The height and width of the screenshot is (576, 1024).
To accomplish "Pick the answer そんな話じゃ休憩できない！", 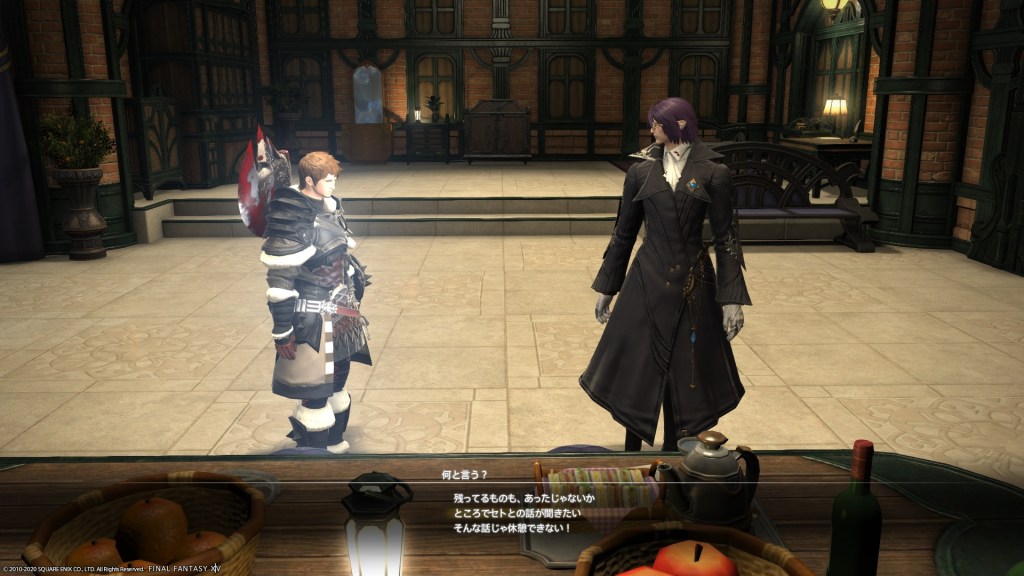I will pyautogui.click(x=508, y=528).
